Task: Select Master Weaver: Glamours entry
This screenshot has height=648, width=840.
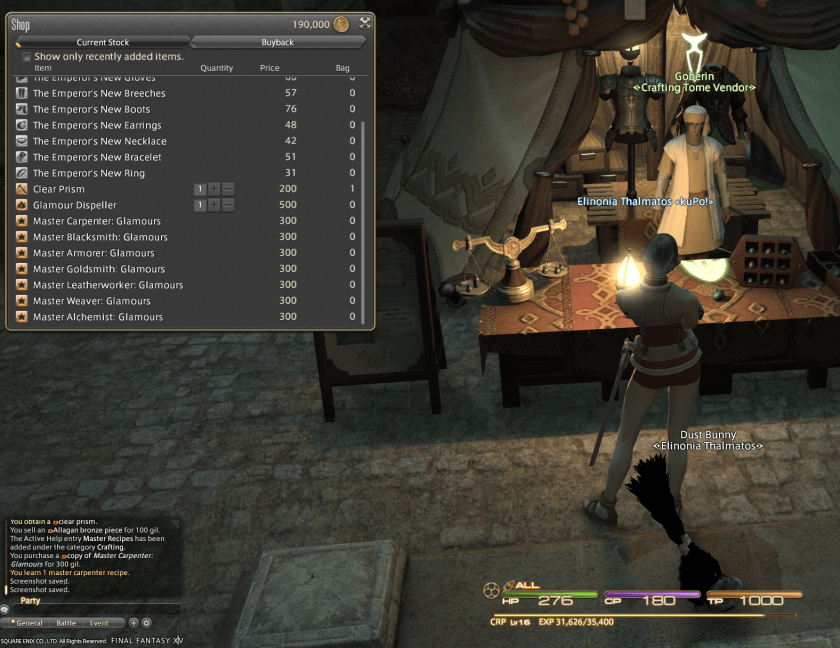Action: [x=92, y=301]
